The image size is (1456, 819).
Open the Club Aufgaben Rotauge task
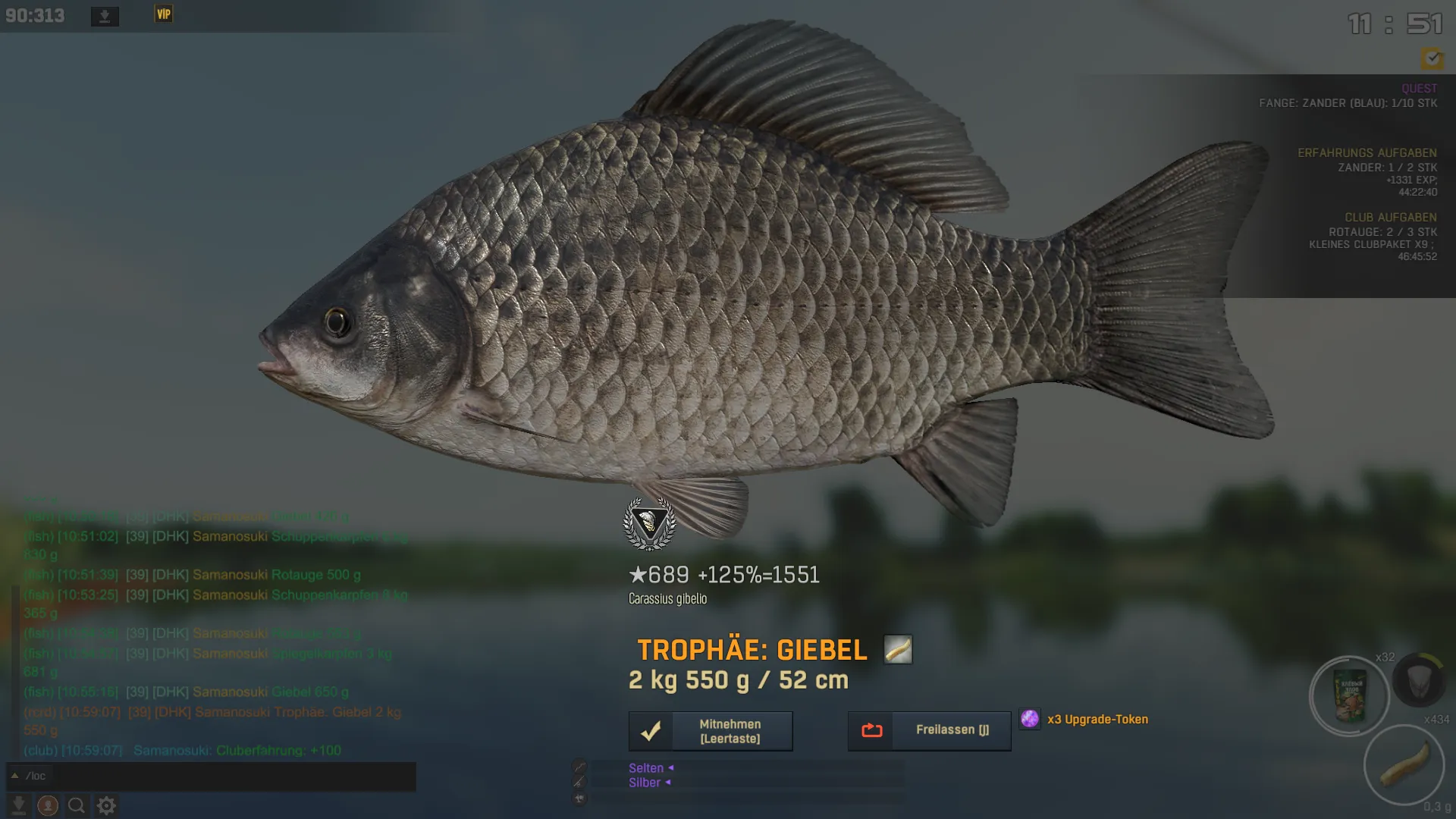coord(1382,232)
